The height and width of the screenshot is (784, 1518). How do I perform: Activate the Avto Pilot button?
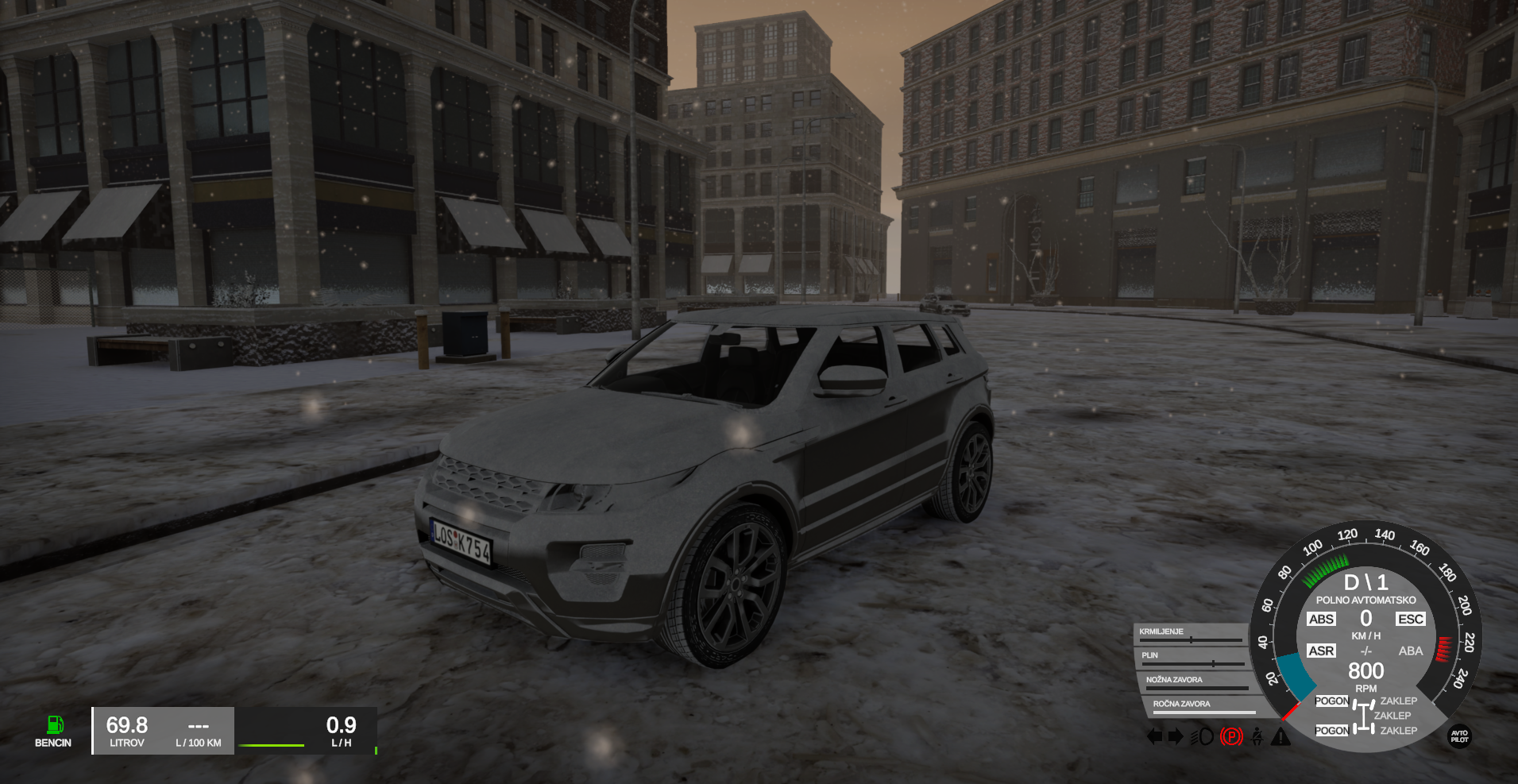[x=1460, y=736]
